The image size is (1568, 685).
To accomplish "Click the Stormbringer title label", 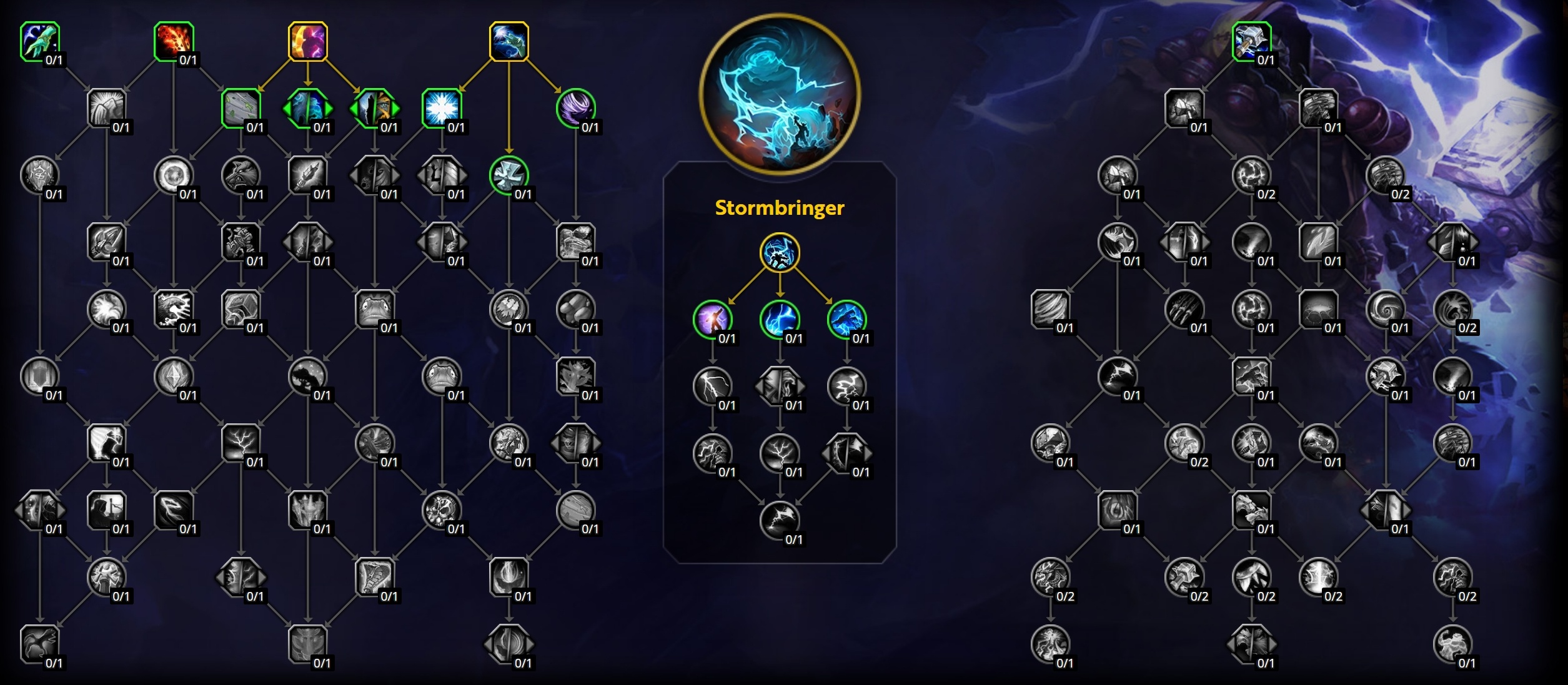I will [x=780, y=208].
